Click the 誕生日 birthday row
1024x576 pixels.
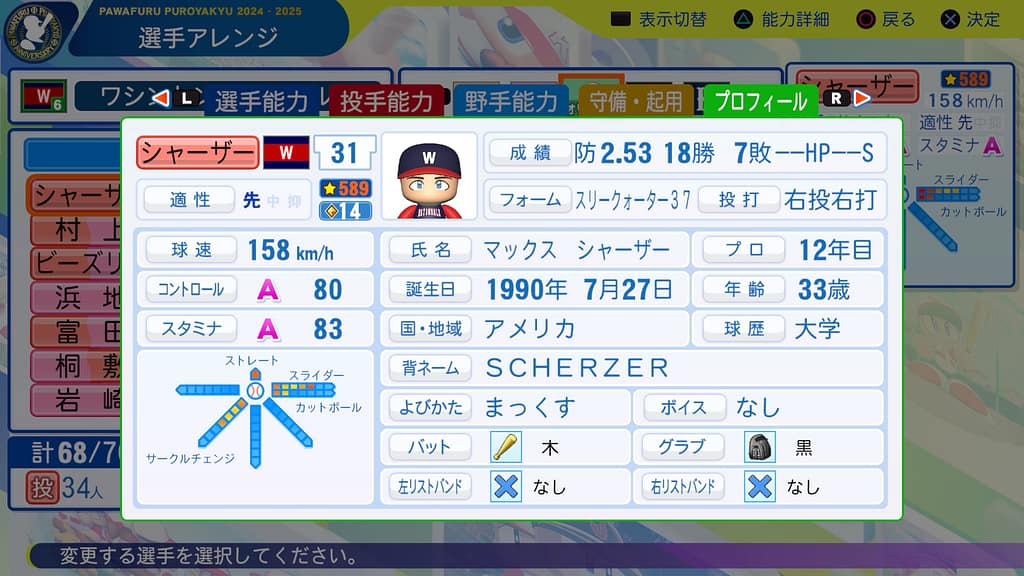tap(534, 289)
